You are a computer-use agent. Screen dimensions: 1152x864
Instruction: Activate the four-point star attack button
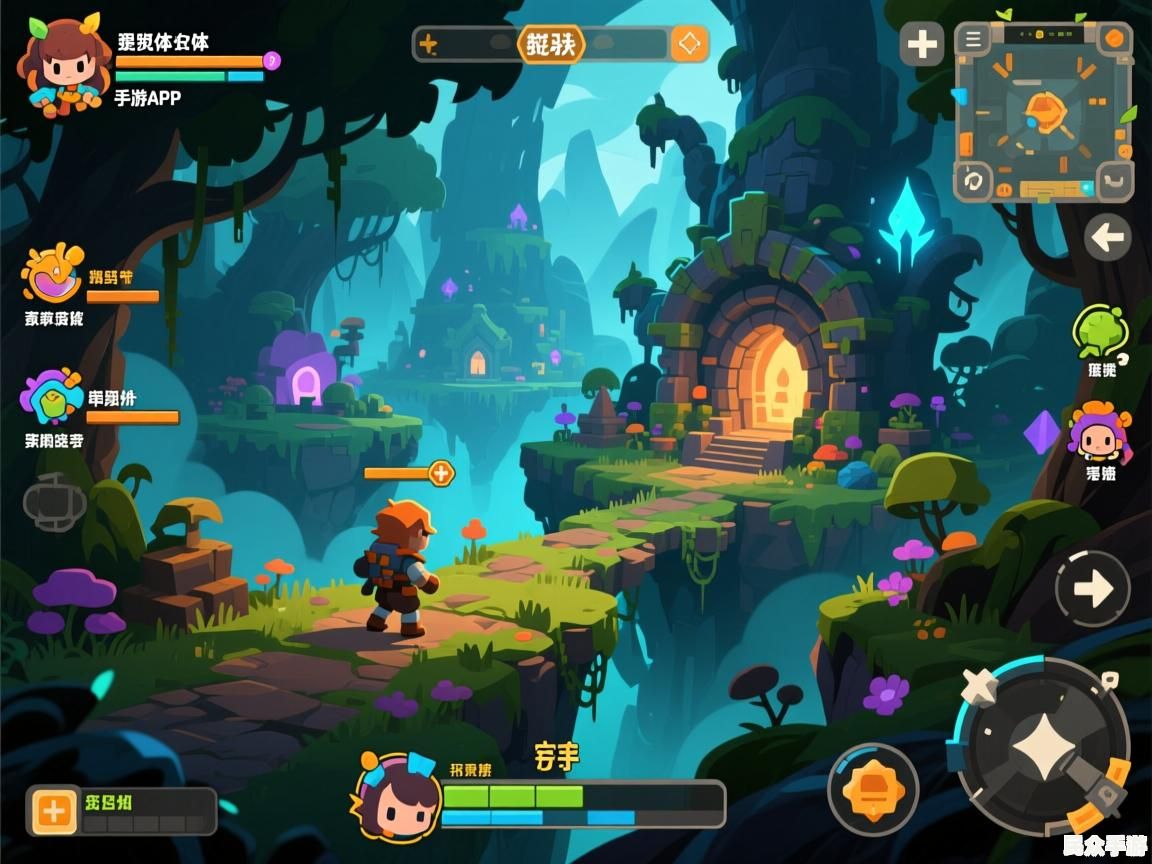[1042, 747]
